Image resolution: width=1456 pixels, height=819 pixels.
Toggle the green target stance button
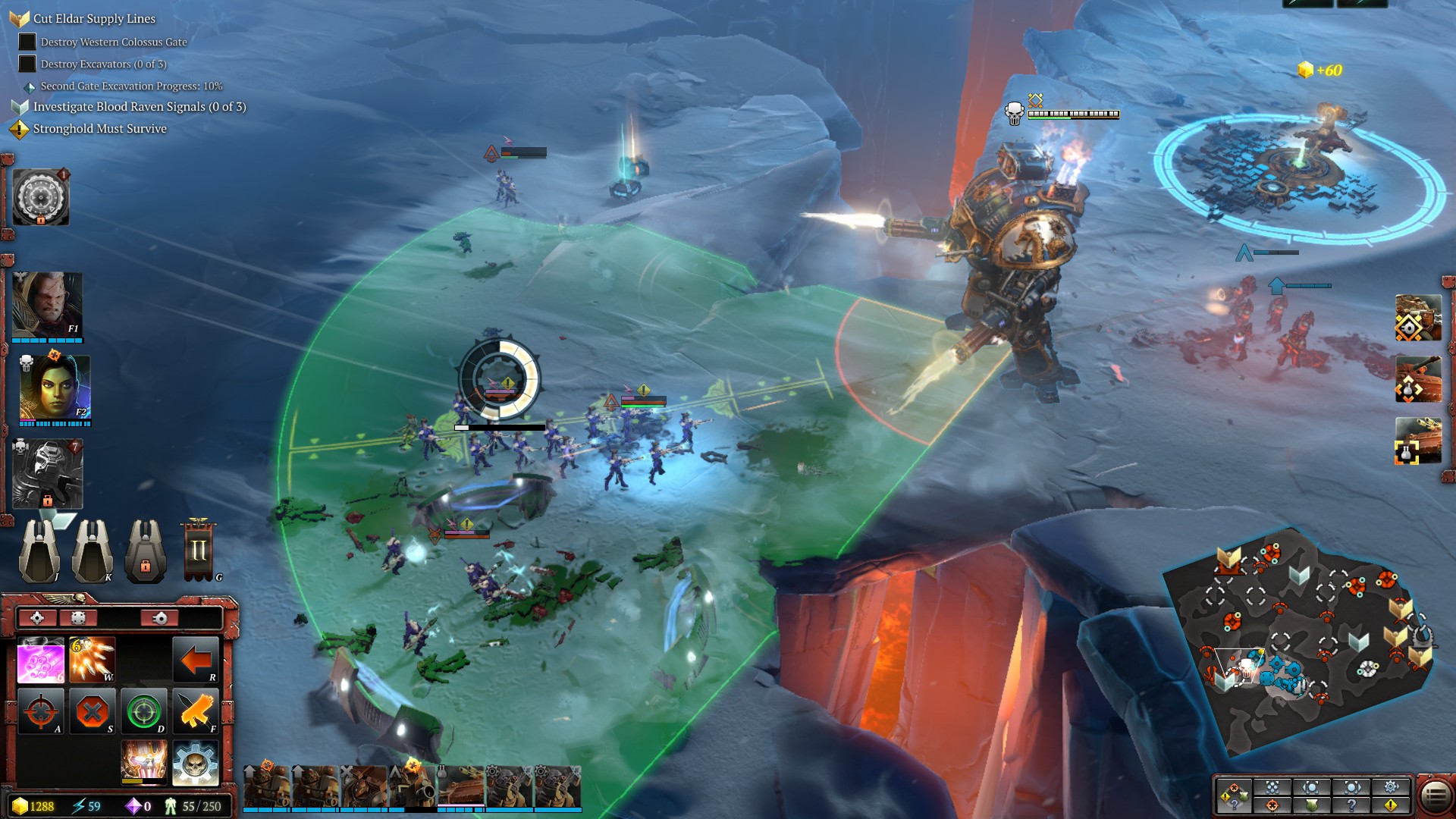click(144, 711)
